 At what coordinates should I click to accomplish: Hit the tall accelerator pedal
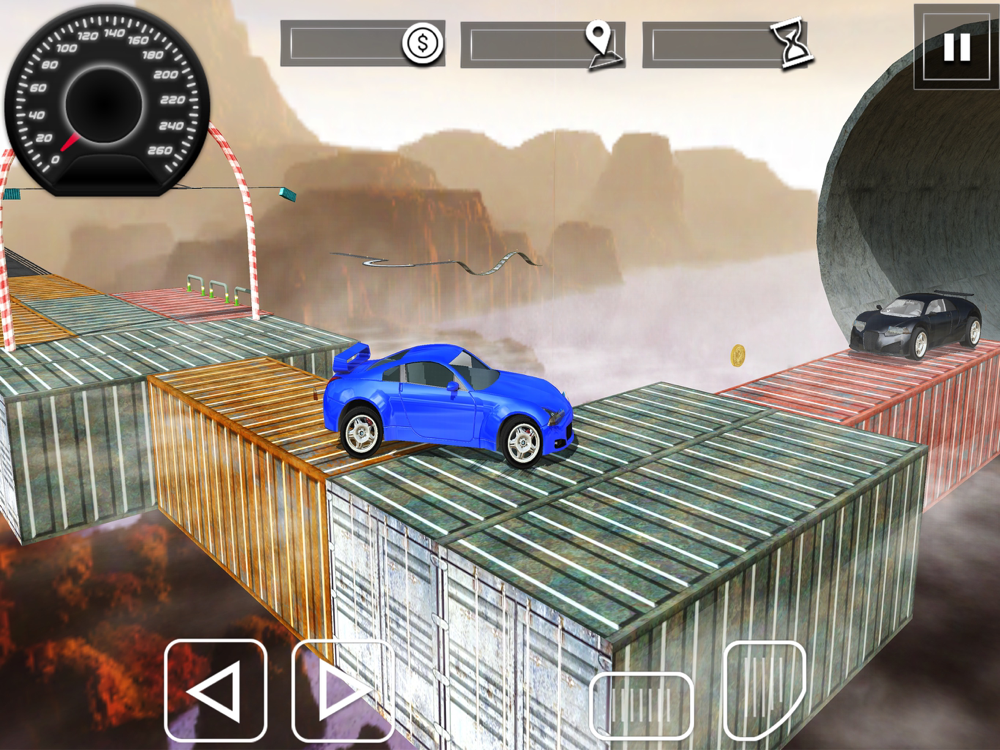[764, 690]
